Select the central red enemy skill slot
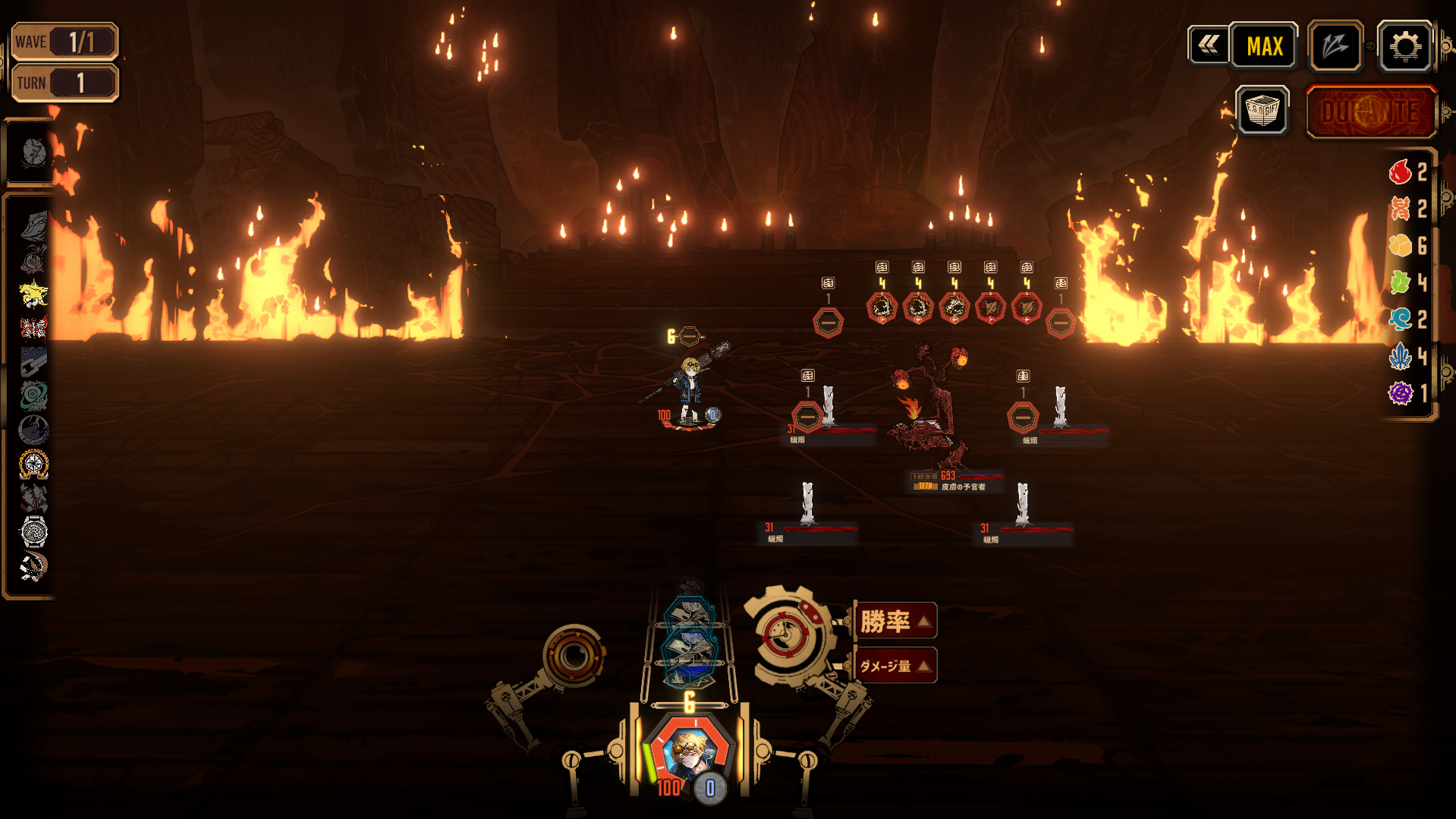This screenshot has width=1456, height=819. point(954,307)
